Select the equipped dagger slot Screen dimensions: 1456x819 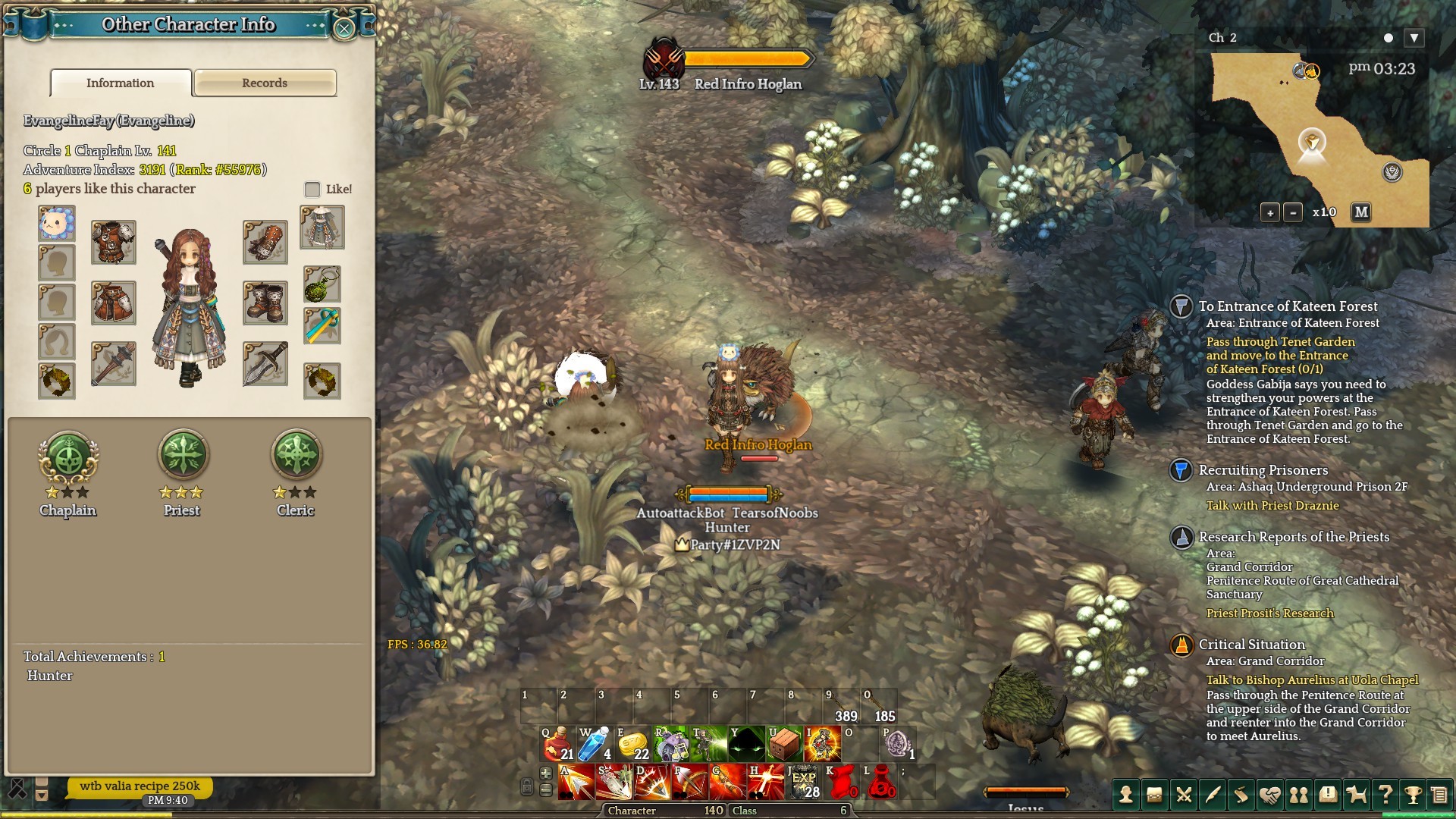point(265,364)
